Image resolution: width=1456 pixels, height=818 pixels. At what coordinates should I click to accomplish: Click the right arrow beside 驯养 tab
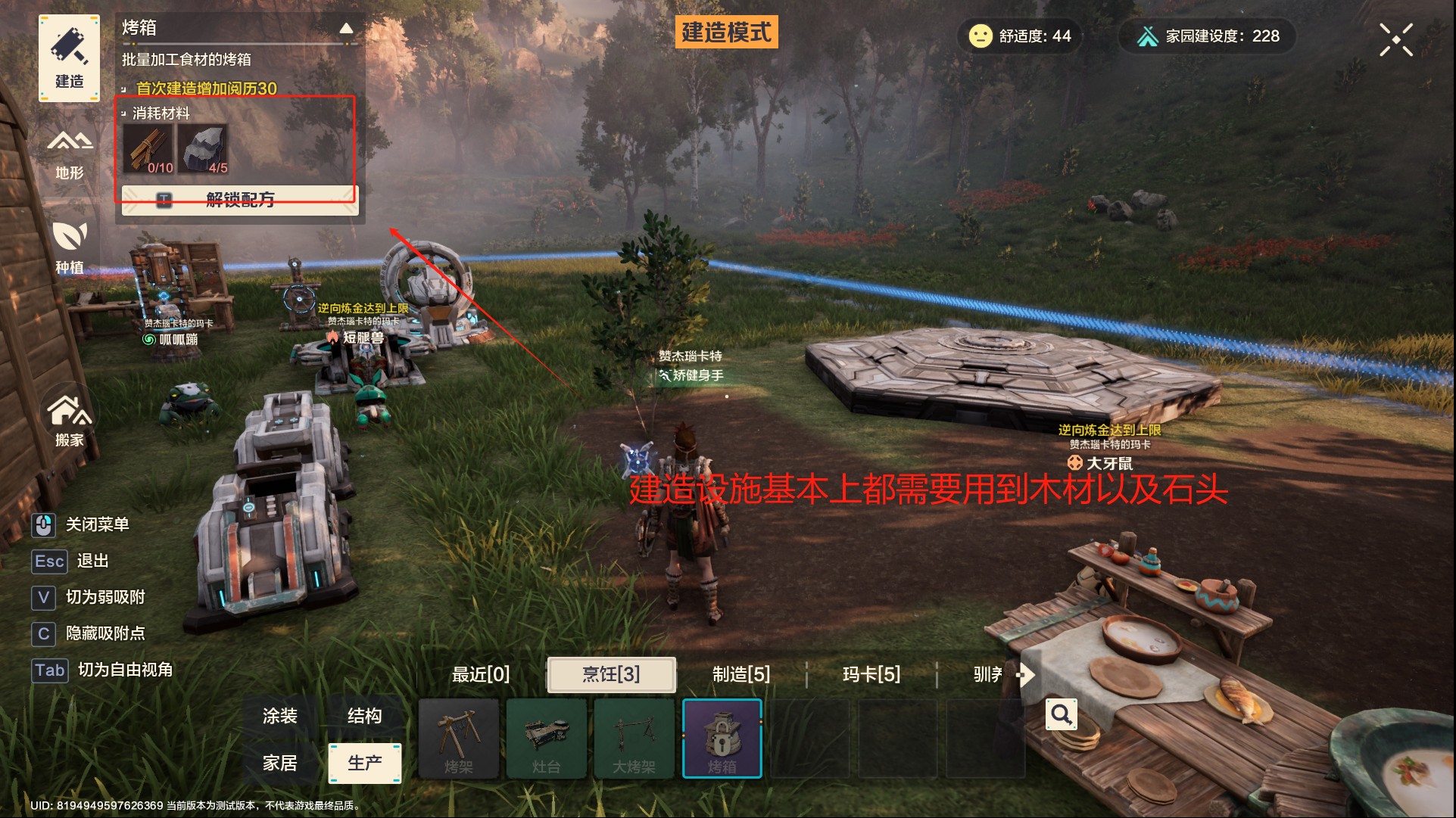pos(1027,676)
